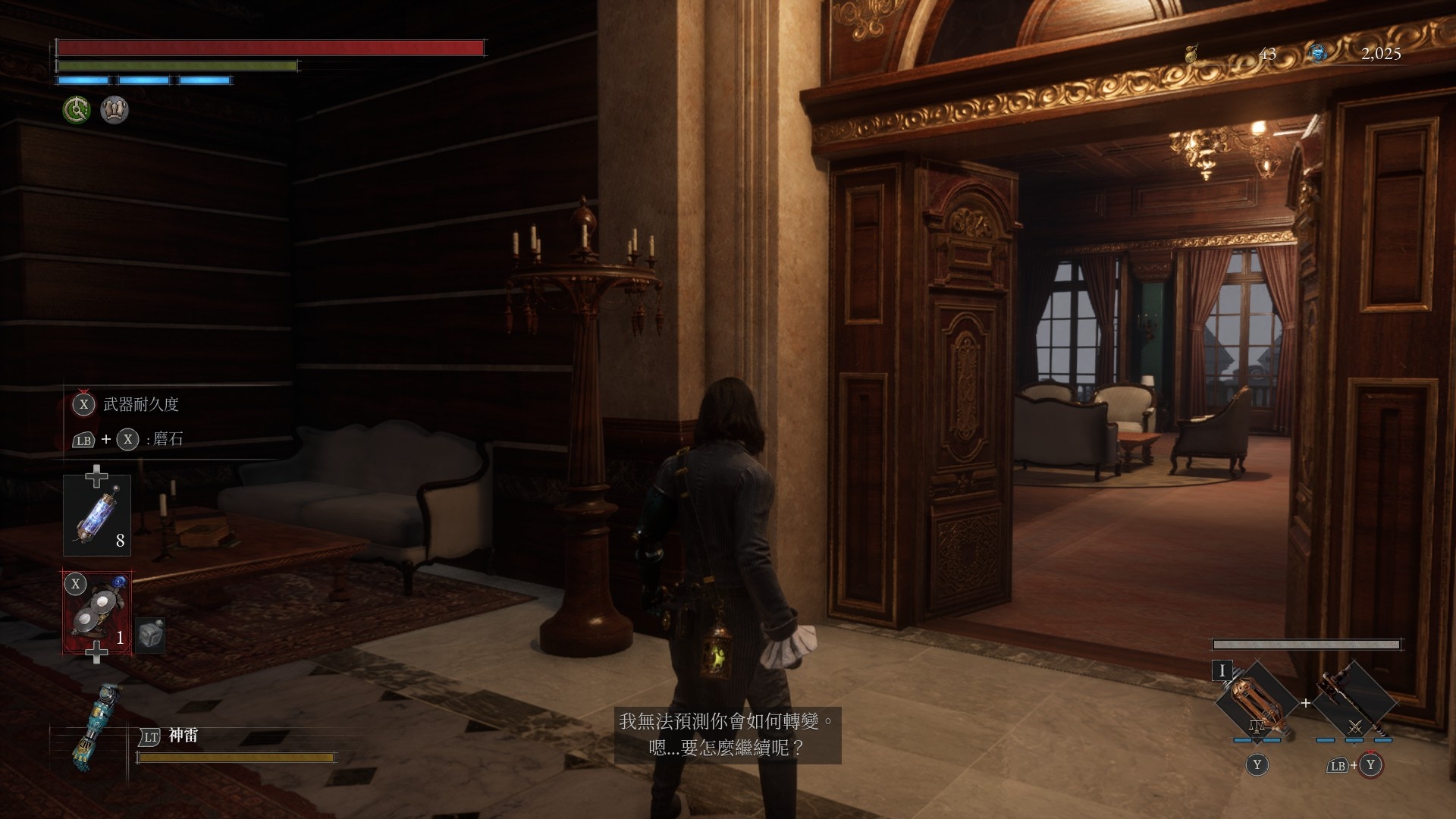
Task: Use the grindstone item slot
Action: click(97, 613)
